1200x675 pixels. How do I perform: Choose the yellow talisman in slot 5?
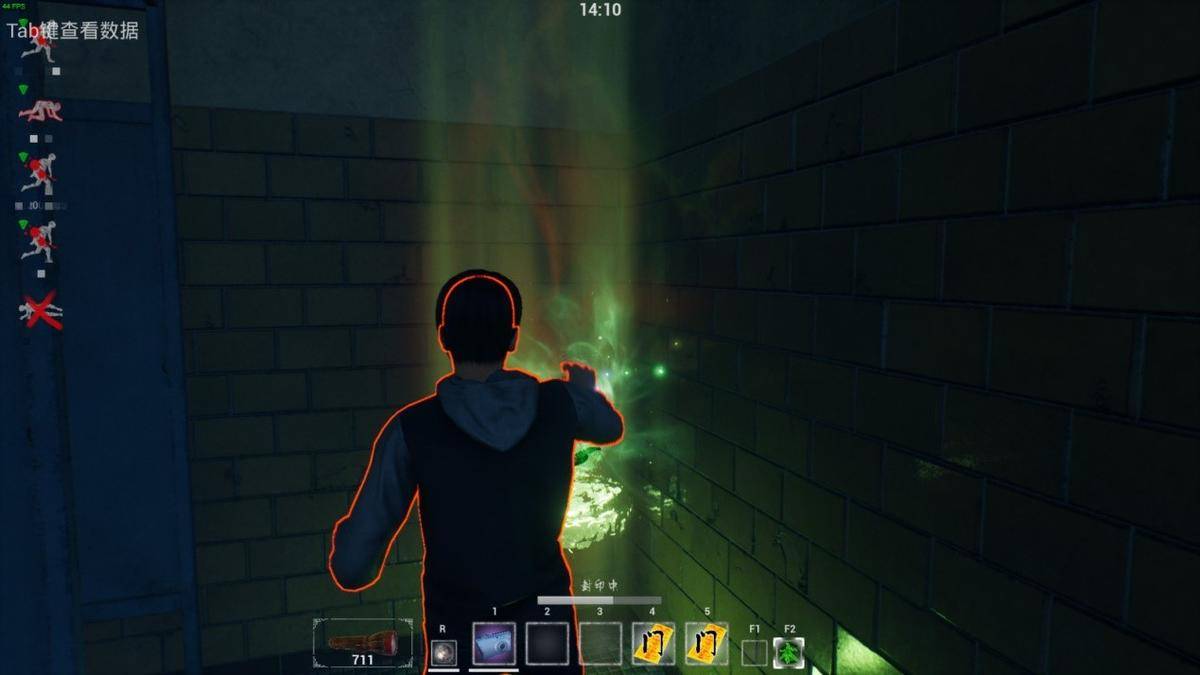[x=706, y=644]
